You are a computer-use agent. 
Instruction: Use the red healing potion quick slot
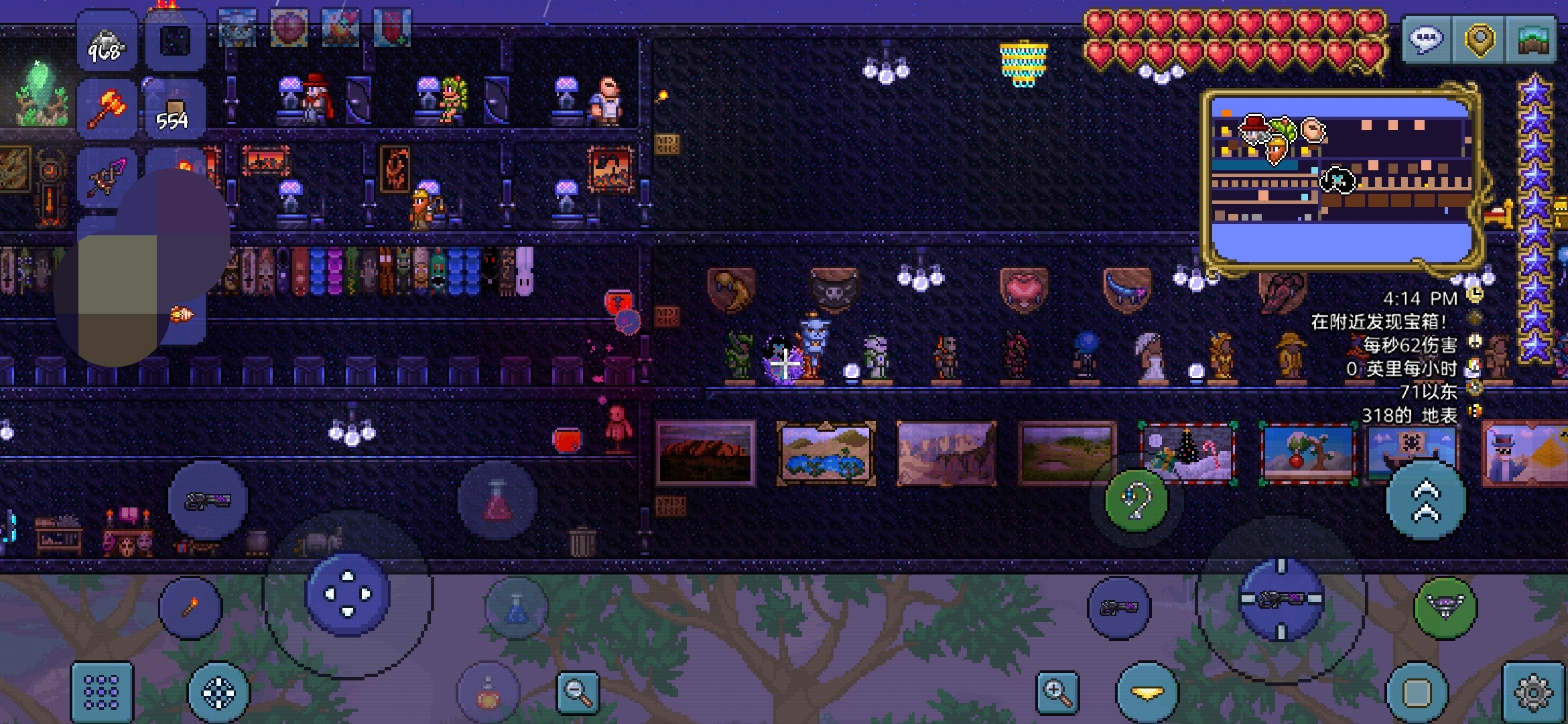(x=497, y=500)
